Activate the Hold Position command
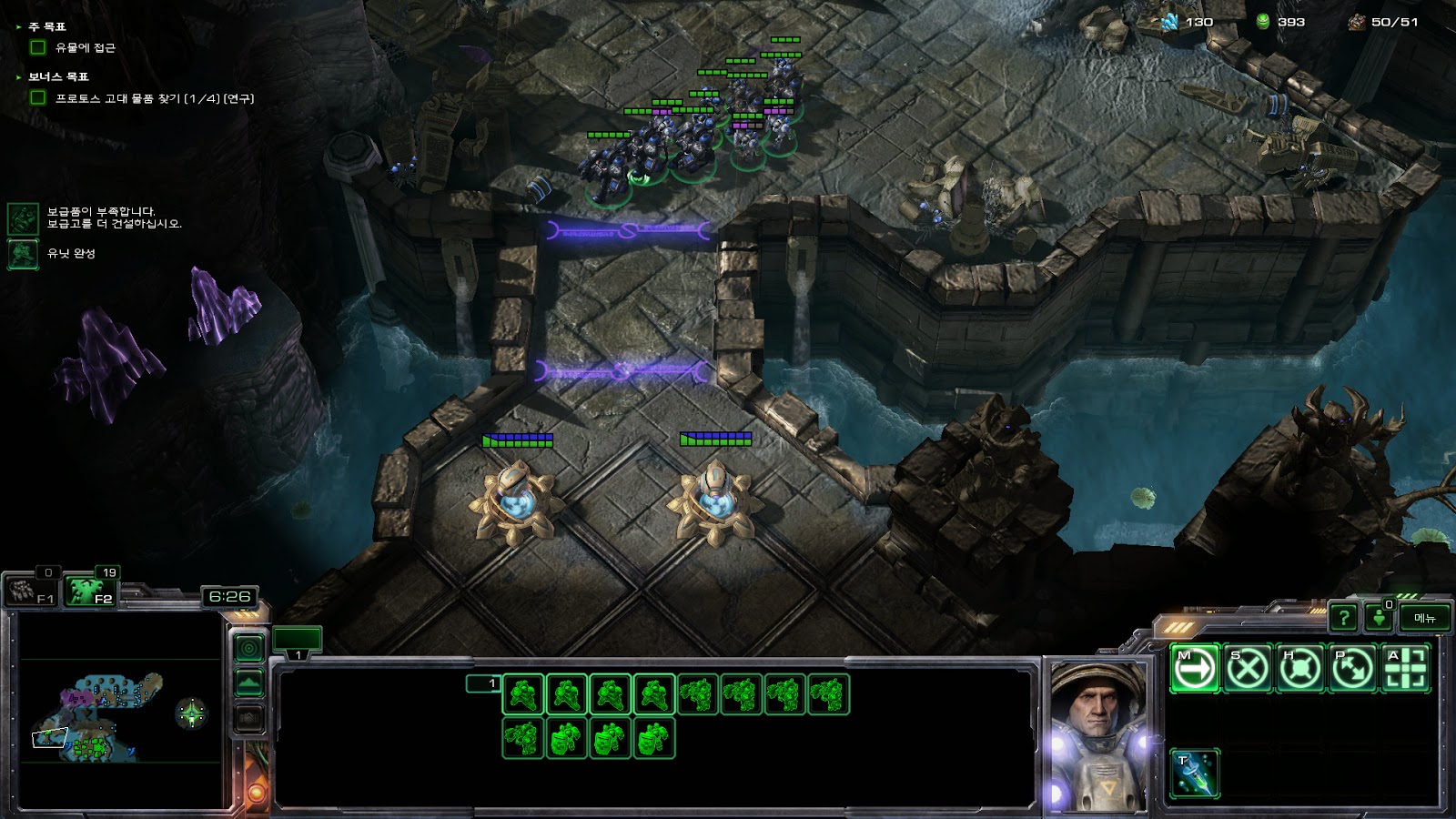1456x819 pixels. tap(1299, 669)
